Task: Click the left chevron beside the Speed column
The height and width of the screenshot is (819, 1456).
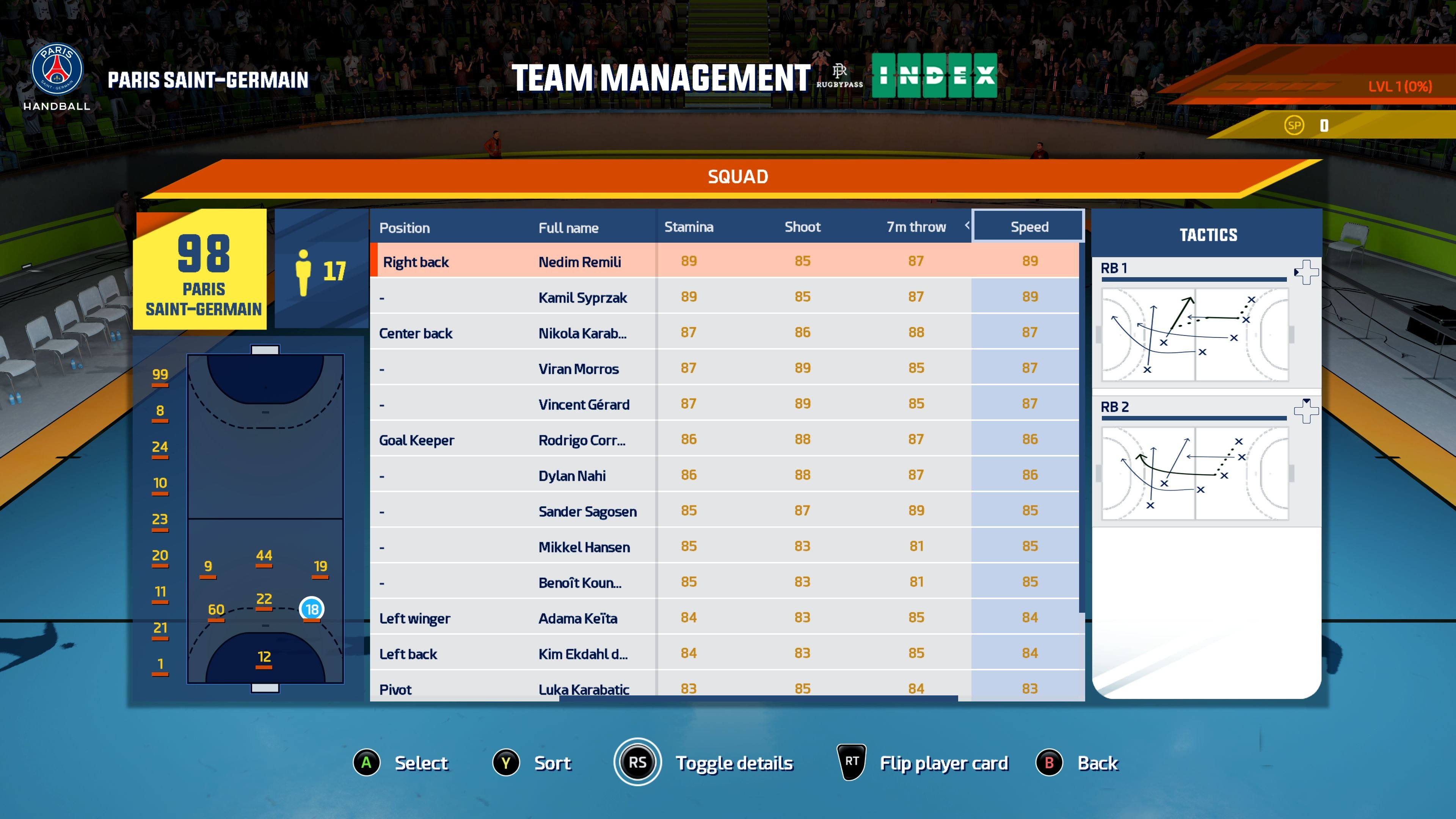Action: click(968, 226)
